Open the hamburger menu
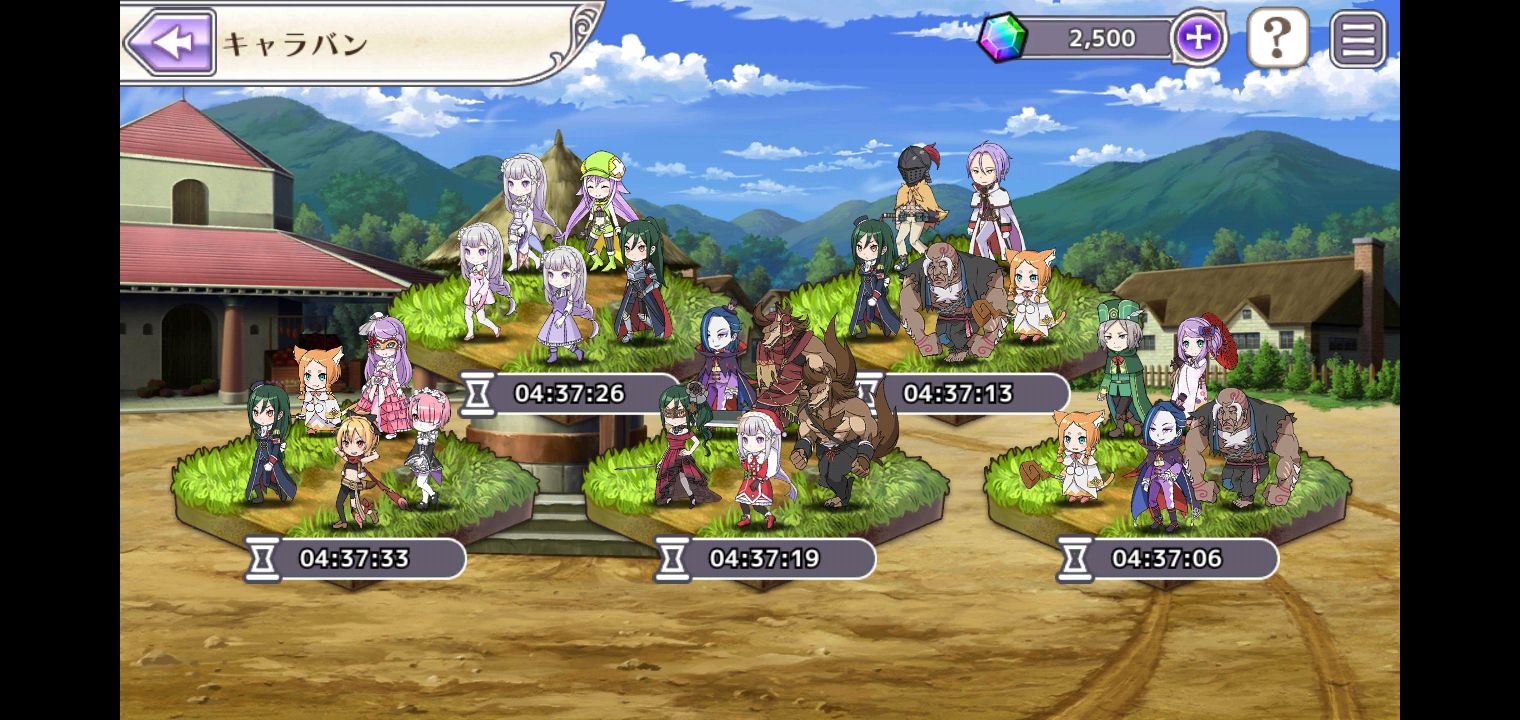This screenshot has height=720, width=1520. [1358, 39]
